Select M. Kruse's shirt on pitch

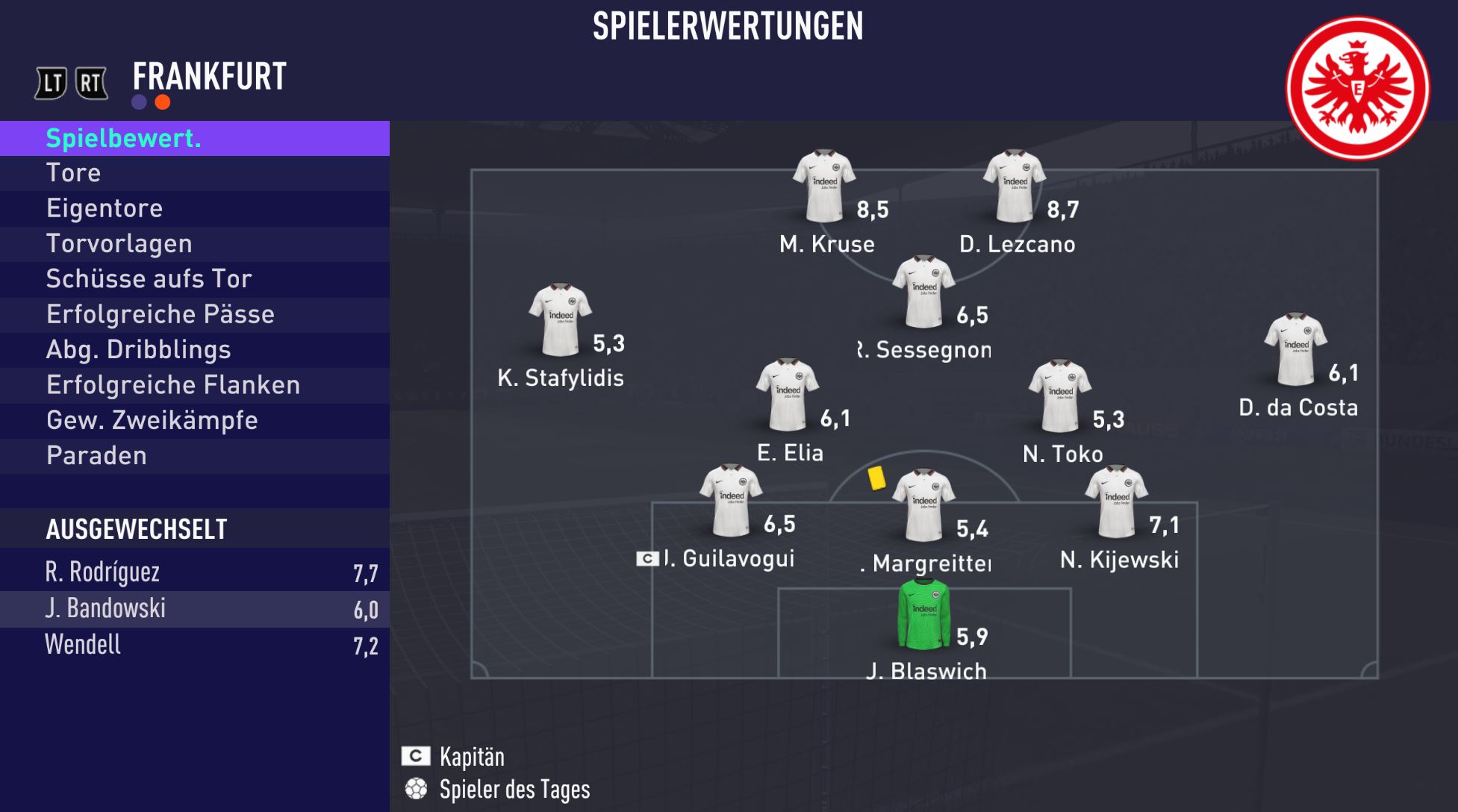pyautogui.click(x=824, y=186)
